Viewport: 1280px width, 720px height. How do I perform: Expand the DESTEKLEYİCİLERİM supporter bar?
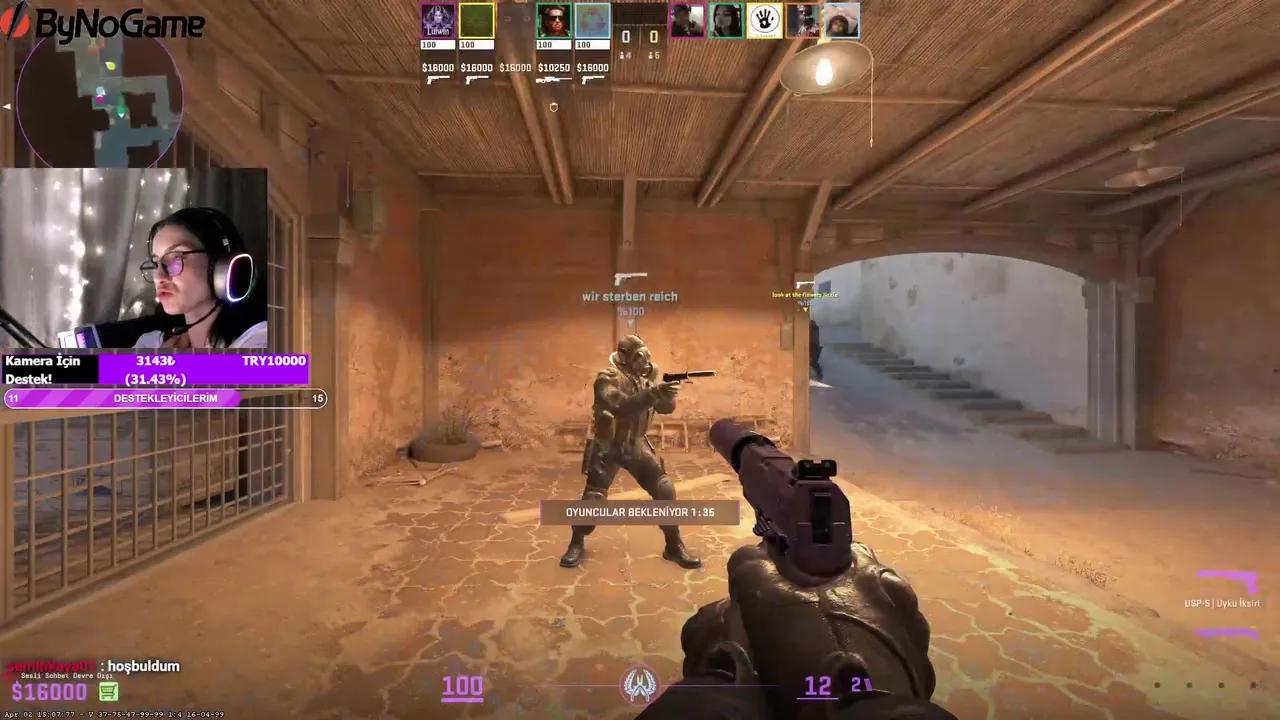[x=165, y=398]
